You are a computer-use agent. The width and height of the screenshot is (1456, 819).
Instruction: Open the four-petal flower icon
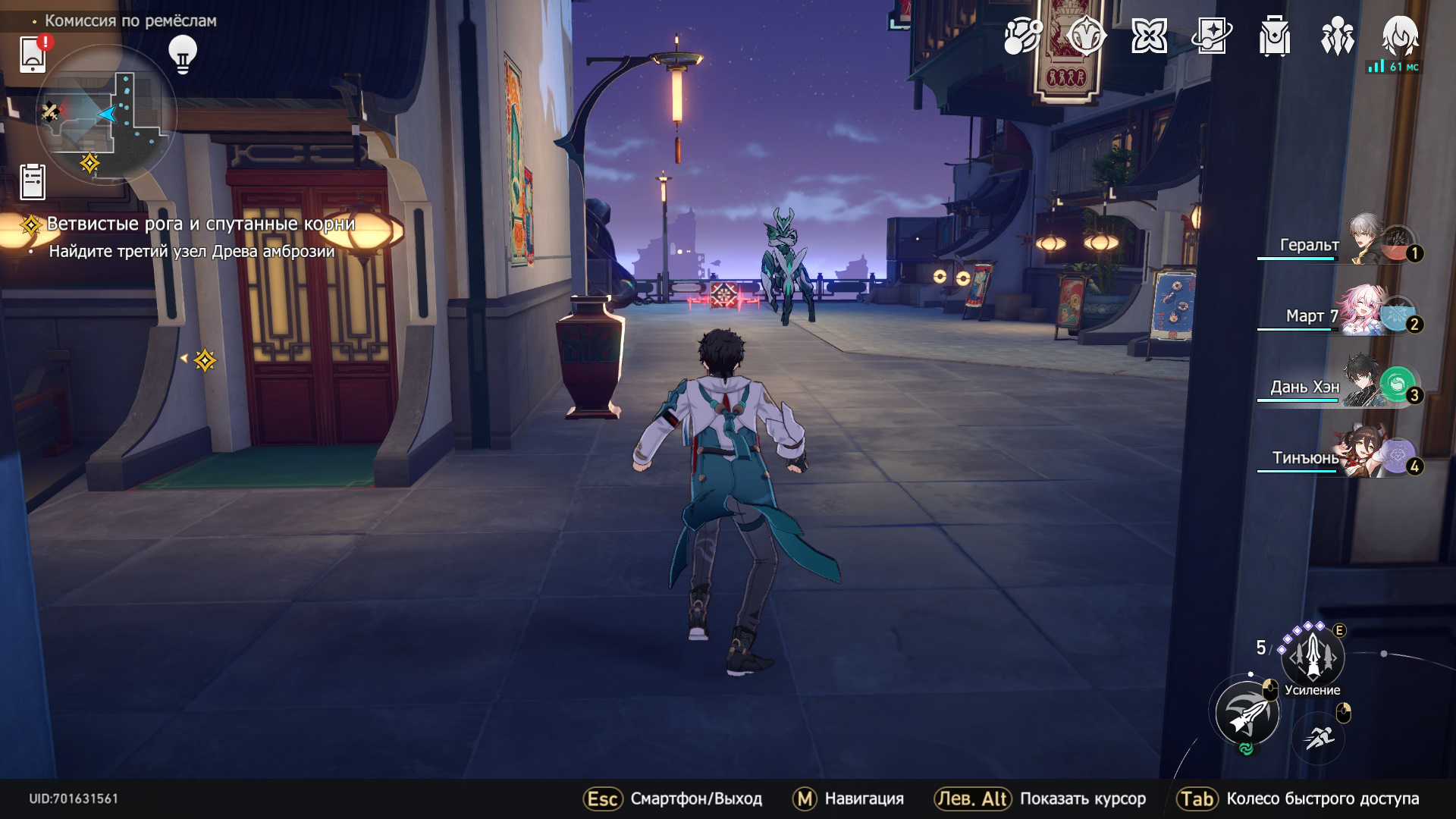click(1149, 36)
